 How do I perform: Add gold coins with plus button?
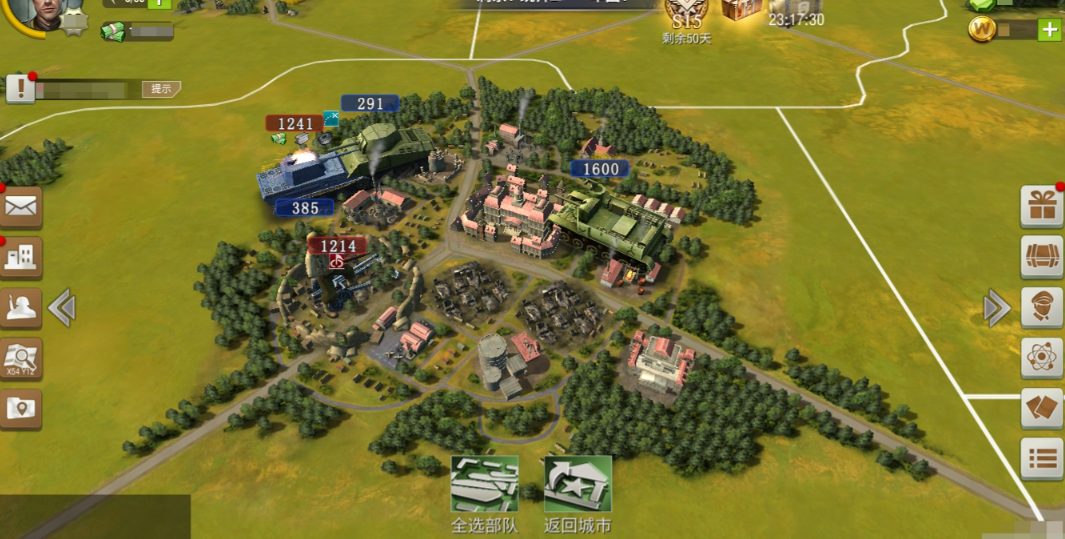(x=1050, y=30)
